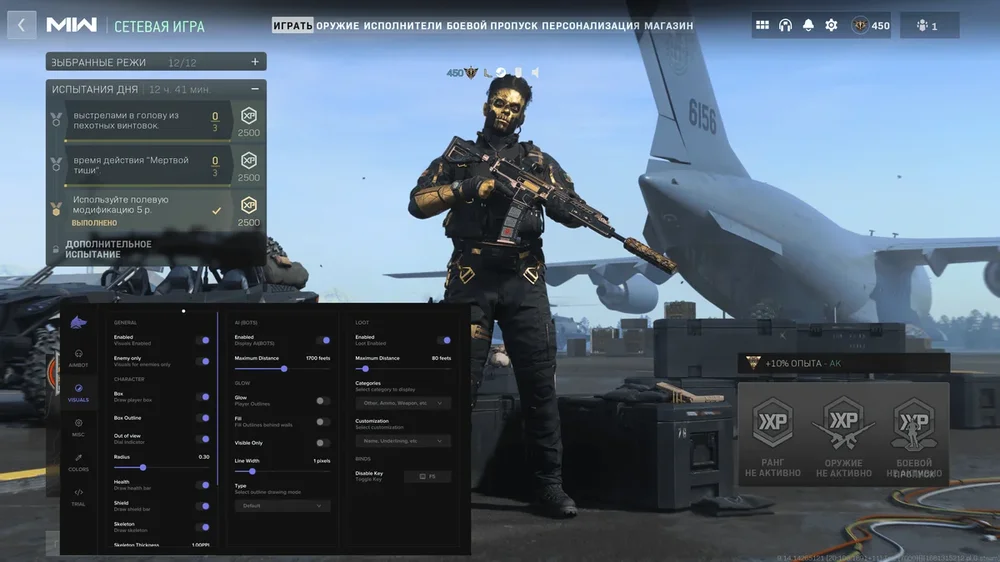
Task: Show notifications via the bell icon
Action: (x=808, y=25)
